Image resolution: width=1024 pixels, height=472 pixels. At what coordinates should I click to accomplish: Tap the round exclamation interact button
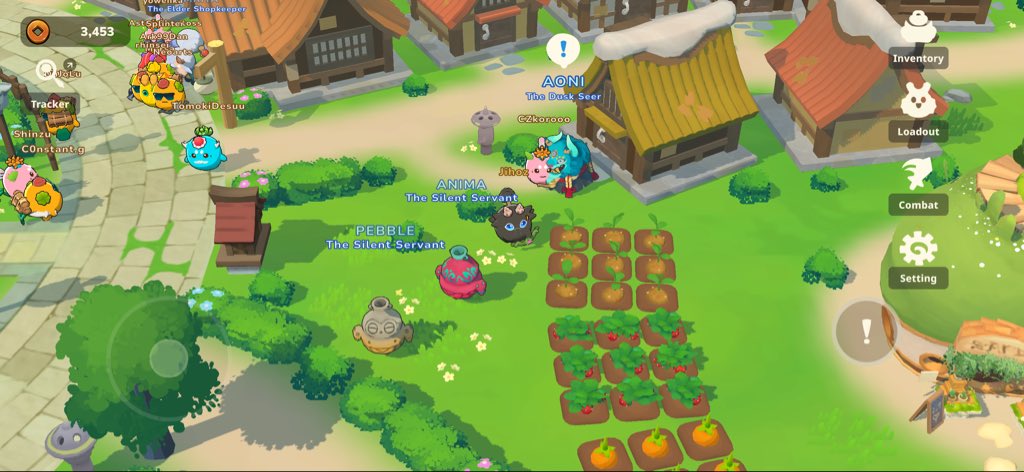(x=866, y=332)
